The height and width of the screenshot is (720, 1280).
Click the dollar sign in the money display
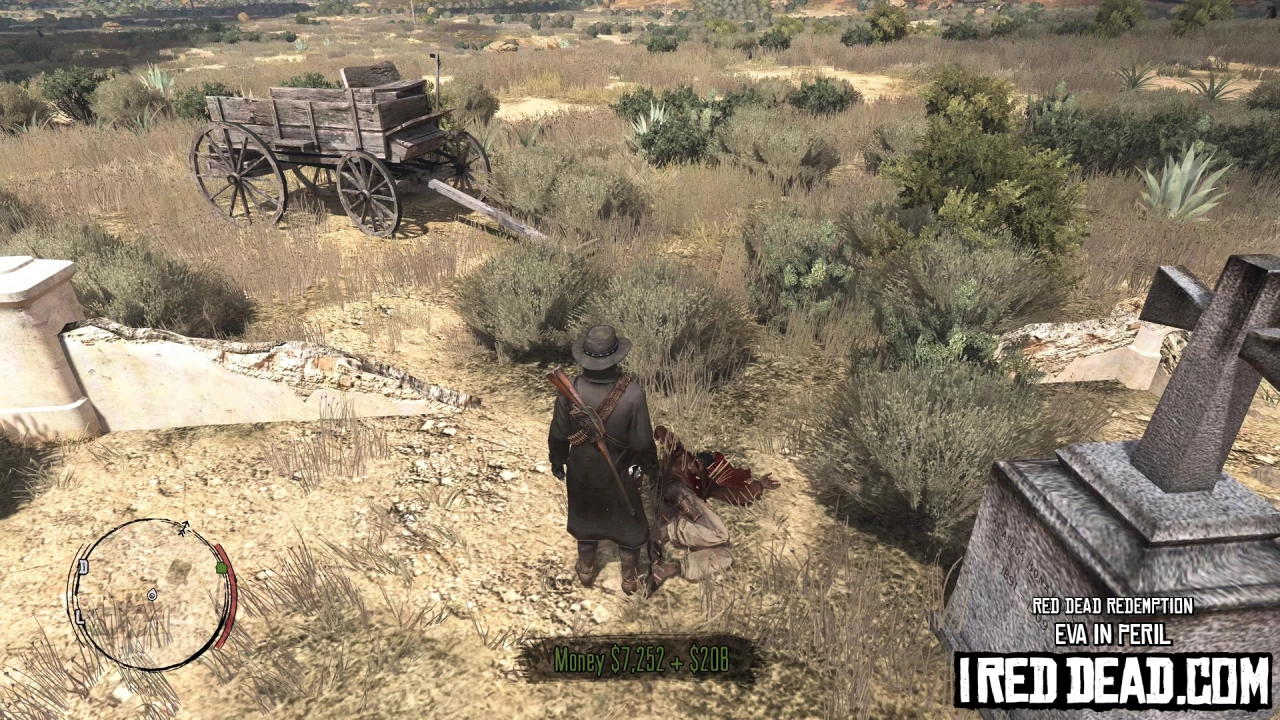coord(615,658)
